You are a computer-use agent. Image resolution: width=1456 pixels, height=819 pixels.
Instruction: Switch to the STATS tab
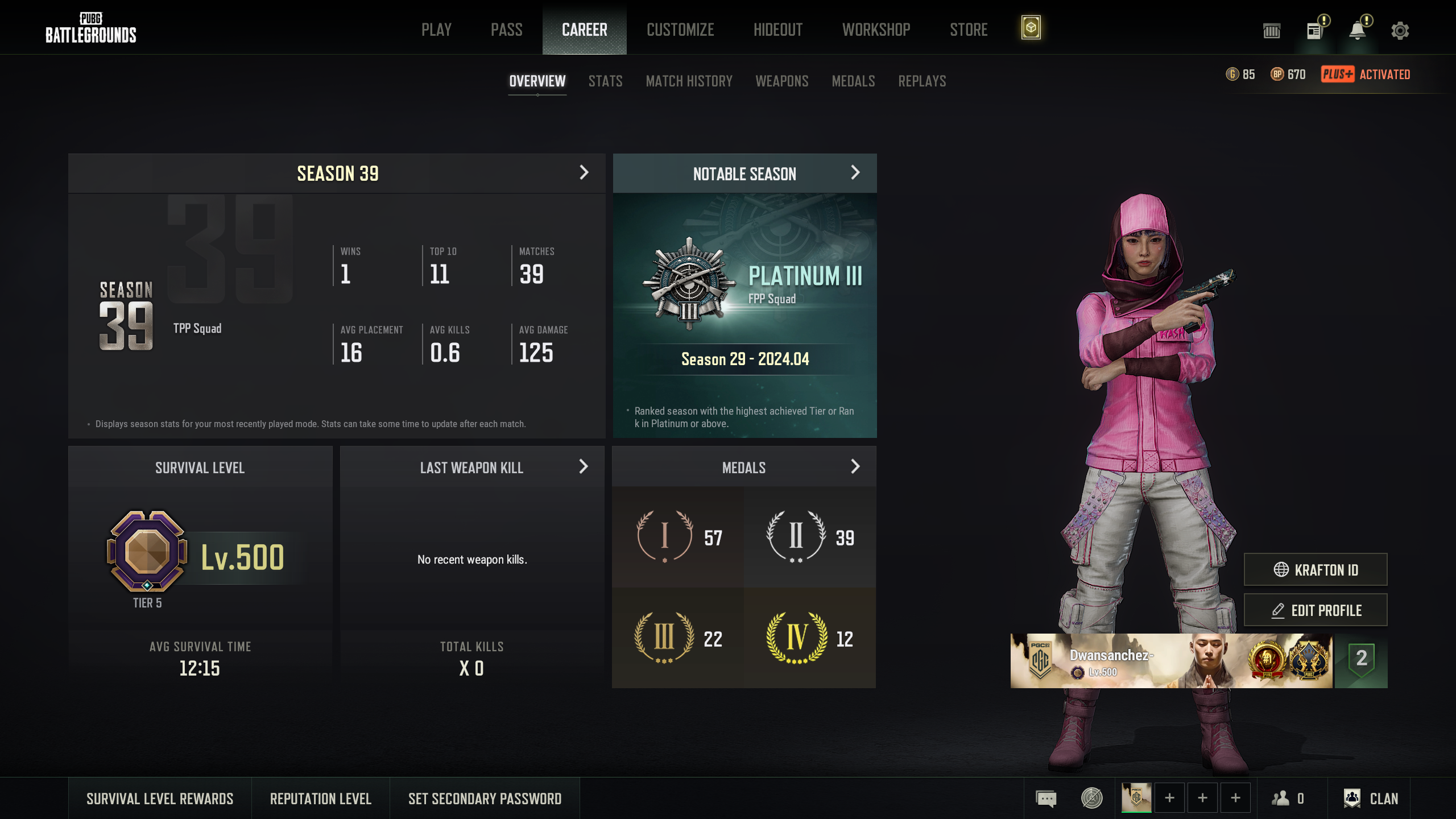pos(605,81)
